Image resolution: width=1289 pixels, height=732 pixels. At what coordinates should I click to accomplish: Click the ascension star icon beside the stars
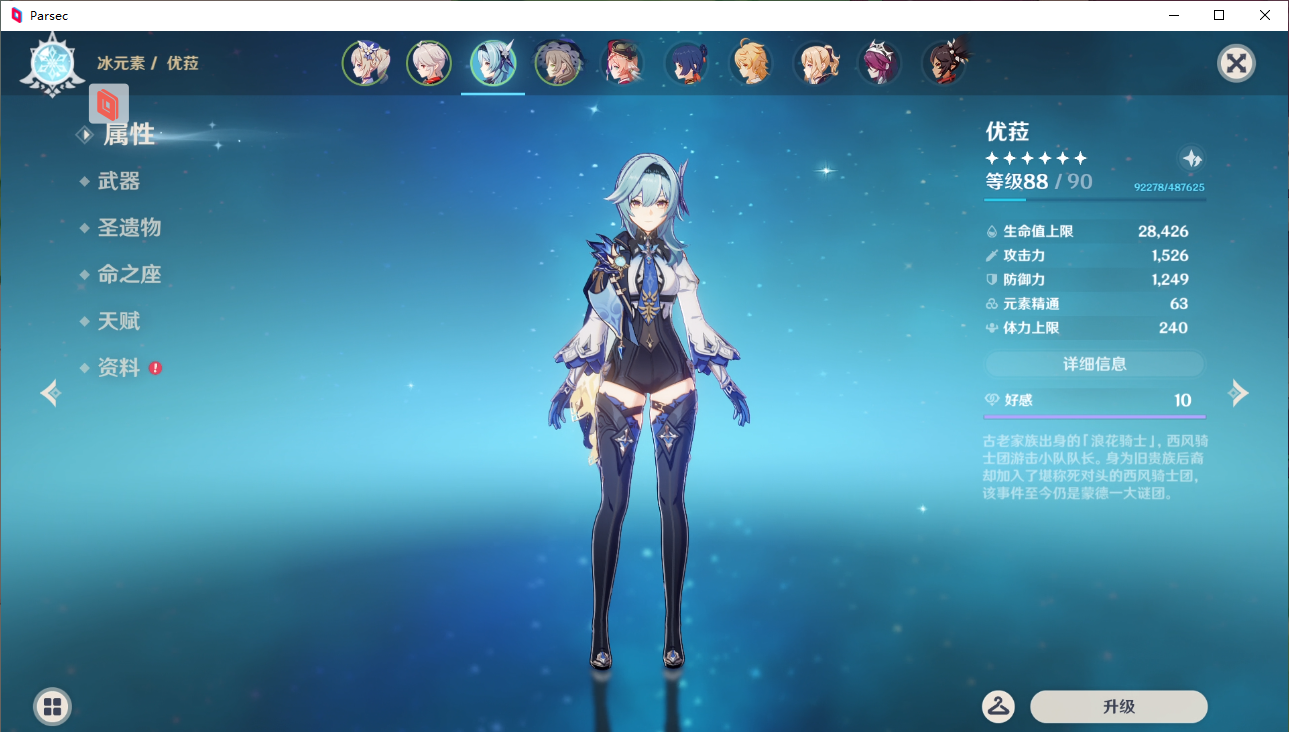(x=1192, y=158)
